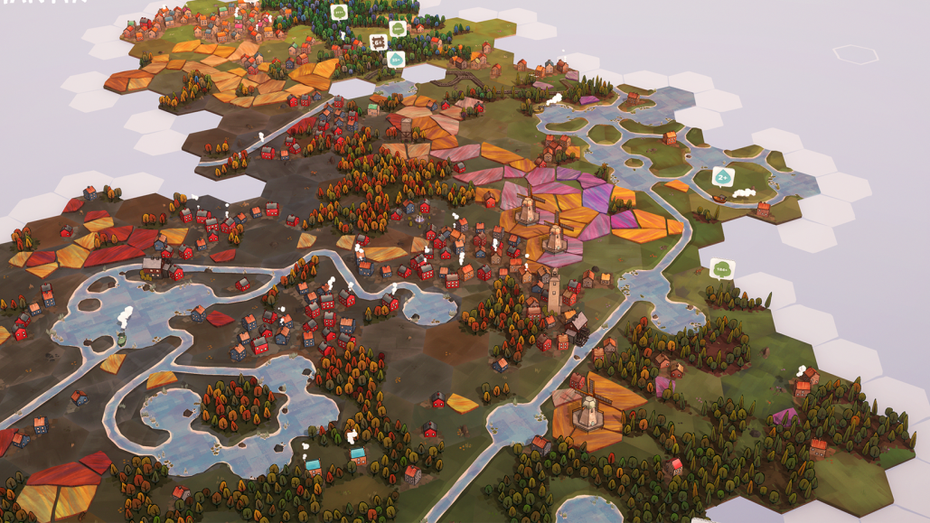Click the teal water drop quest beside the railway quest
This screenshot has height=523, width=930.
pos(396,59)
